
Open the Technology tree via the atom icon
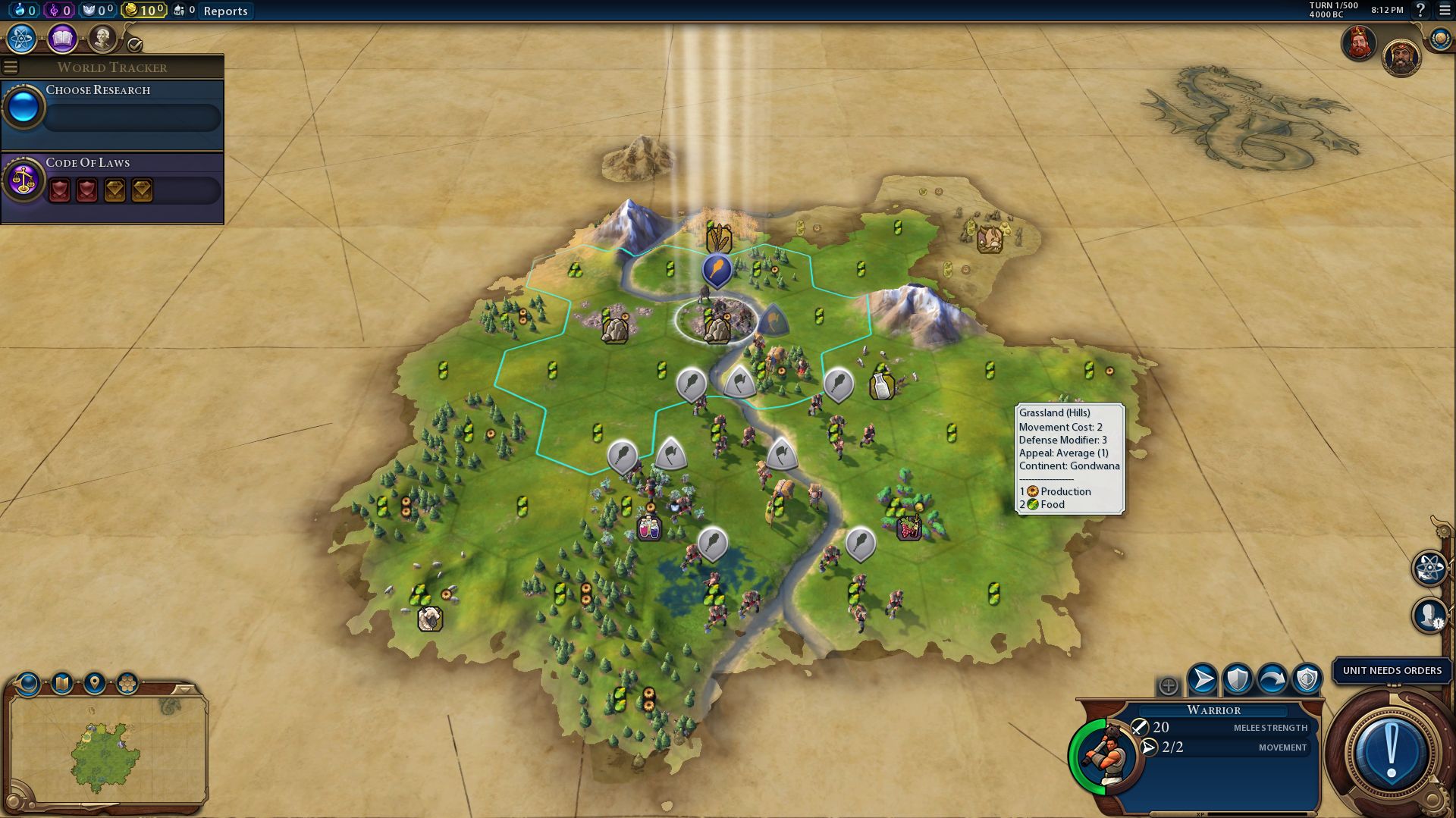(20, 38)
